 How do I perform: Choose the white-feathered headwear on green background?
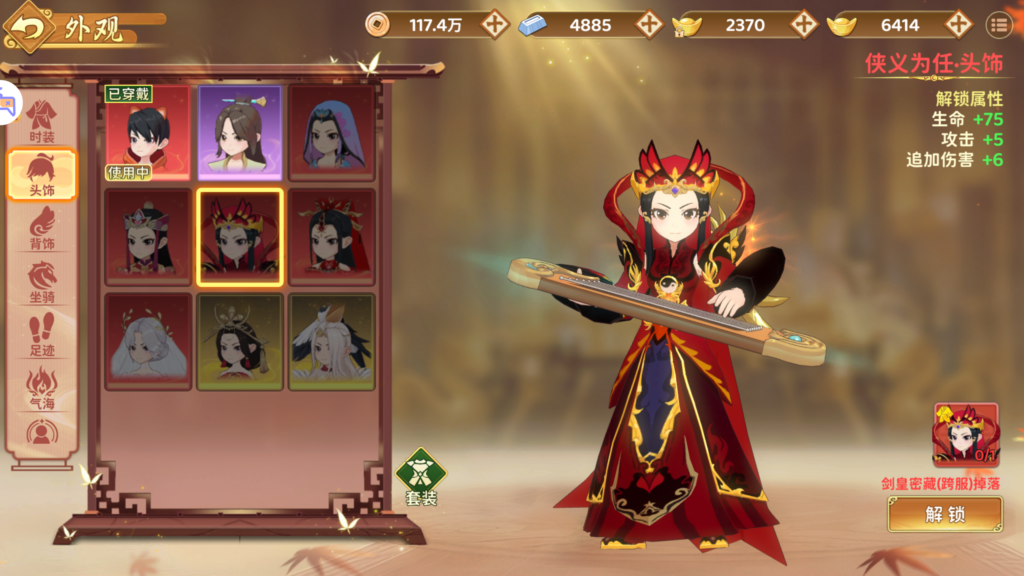(332, 341)
